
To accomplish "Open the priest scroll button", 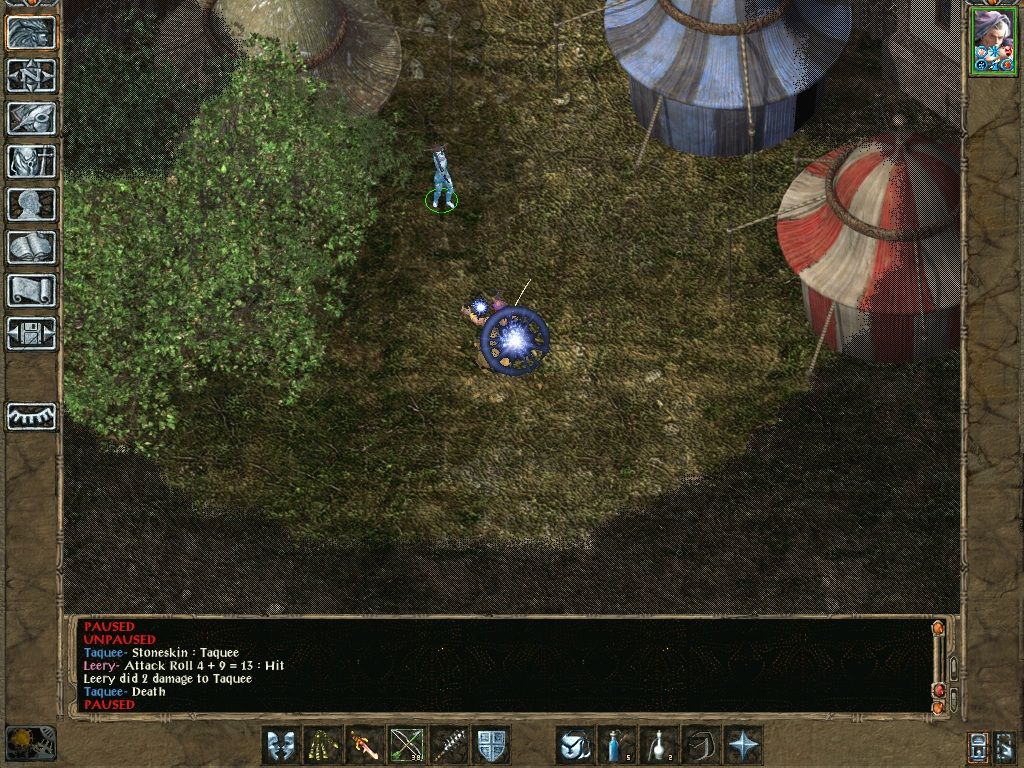I will tap(31, 290).
